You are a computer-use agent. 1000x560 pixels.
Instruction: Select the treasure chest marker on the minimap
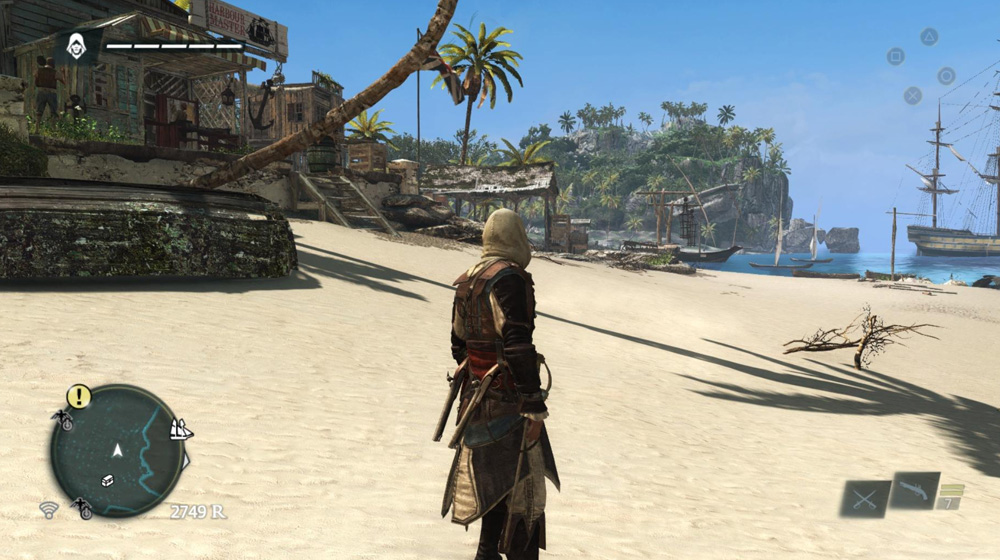[107, 480]
